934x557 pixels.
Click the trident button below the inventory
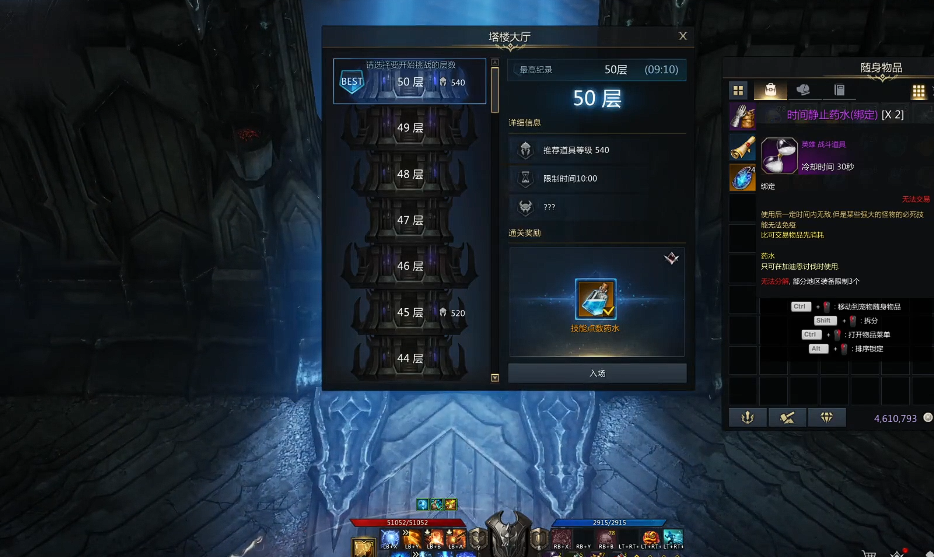[x=747, y=418]
